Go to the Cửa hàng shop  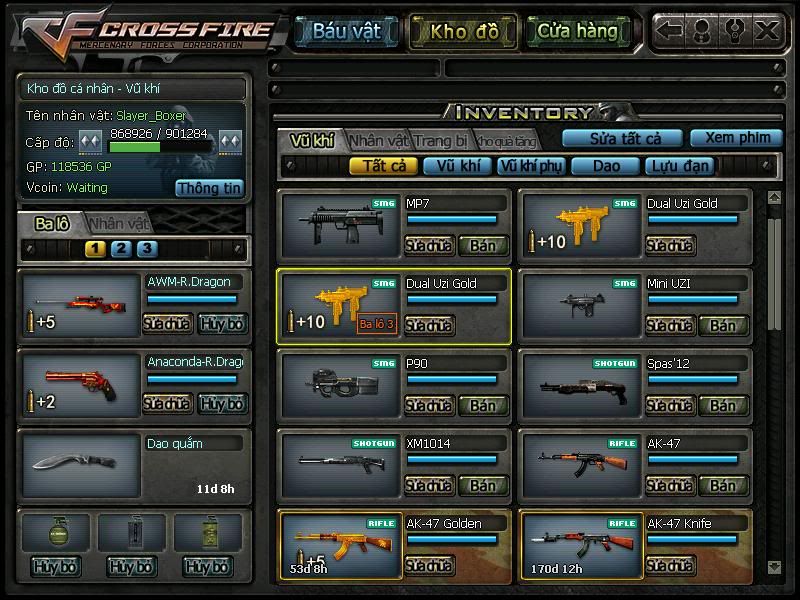coord(577,31)
